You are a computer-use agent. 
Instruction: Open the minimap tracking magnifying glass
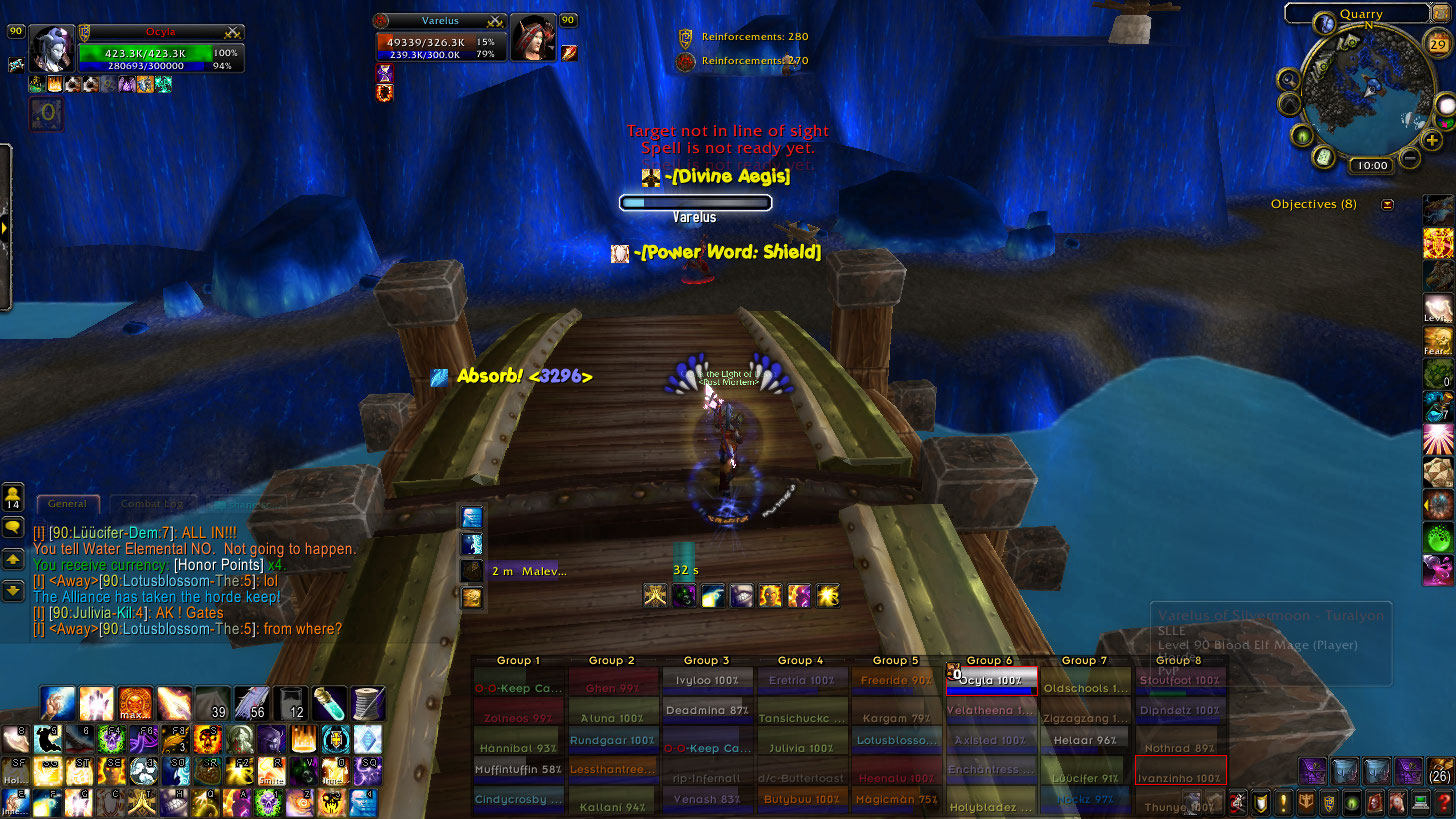pyautogui.click(x=1290, y=78)
